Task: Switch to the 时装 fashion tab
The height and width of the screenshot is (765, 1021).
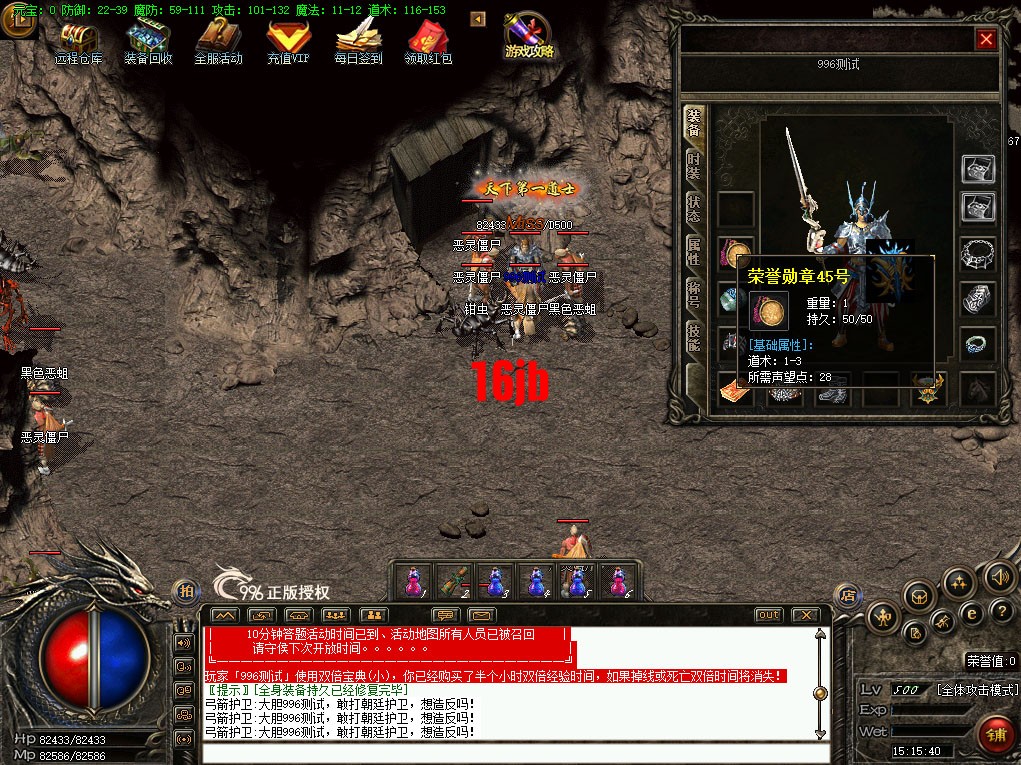Action: pyautogui.click(x=694, y=165)
